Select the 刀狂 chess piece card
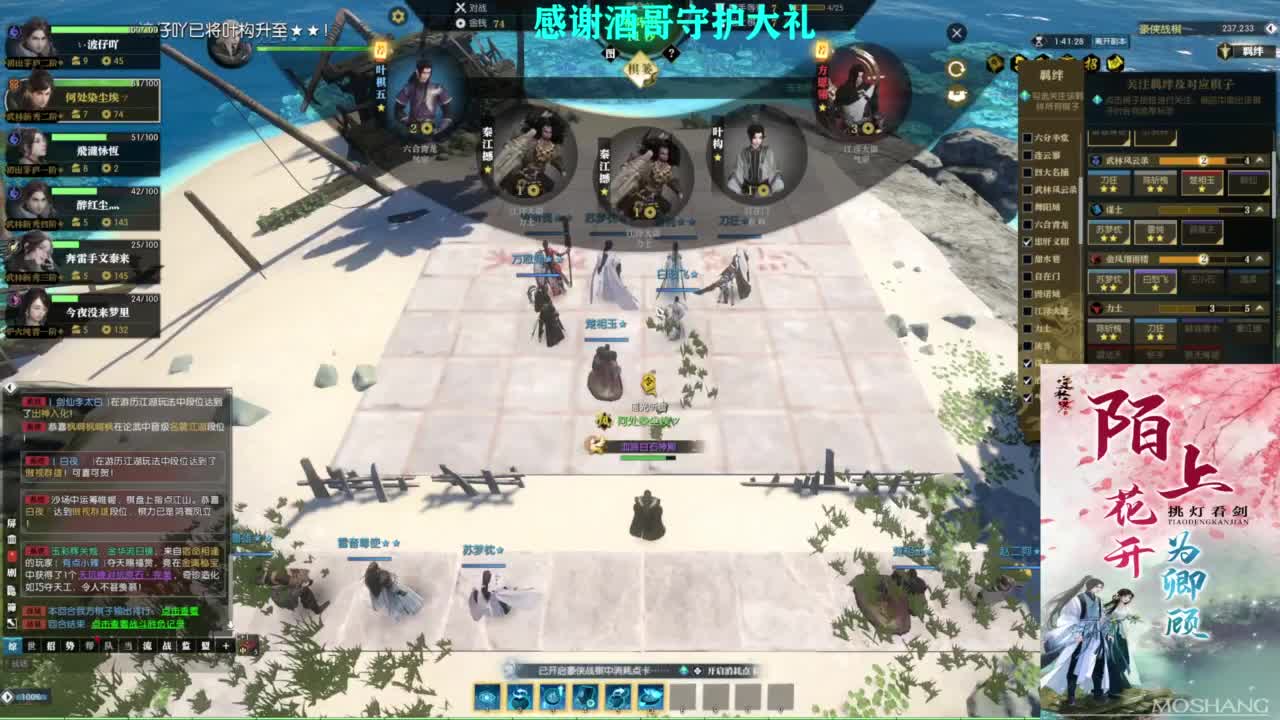 [x=1109, y=184]
